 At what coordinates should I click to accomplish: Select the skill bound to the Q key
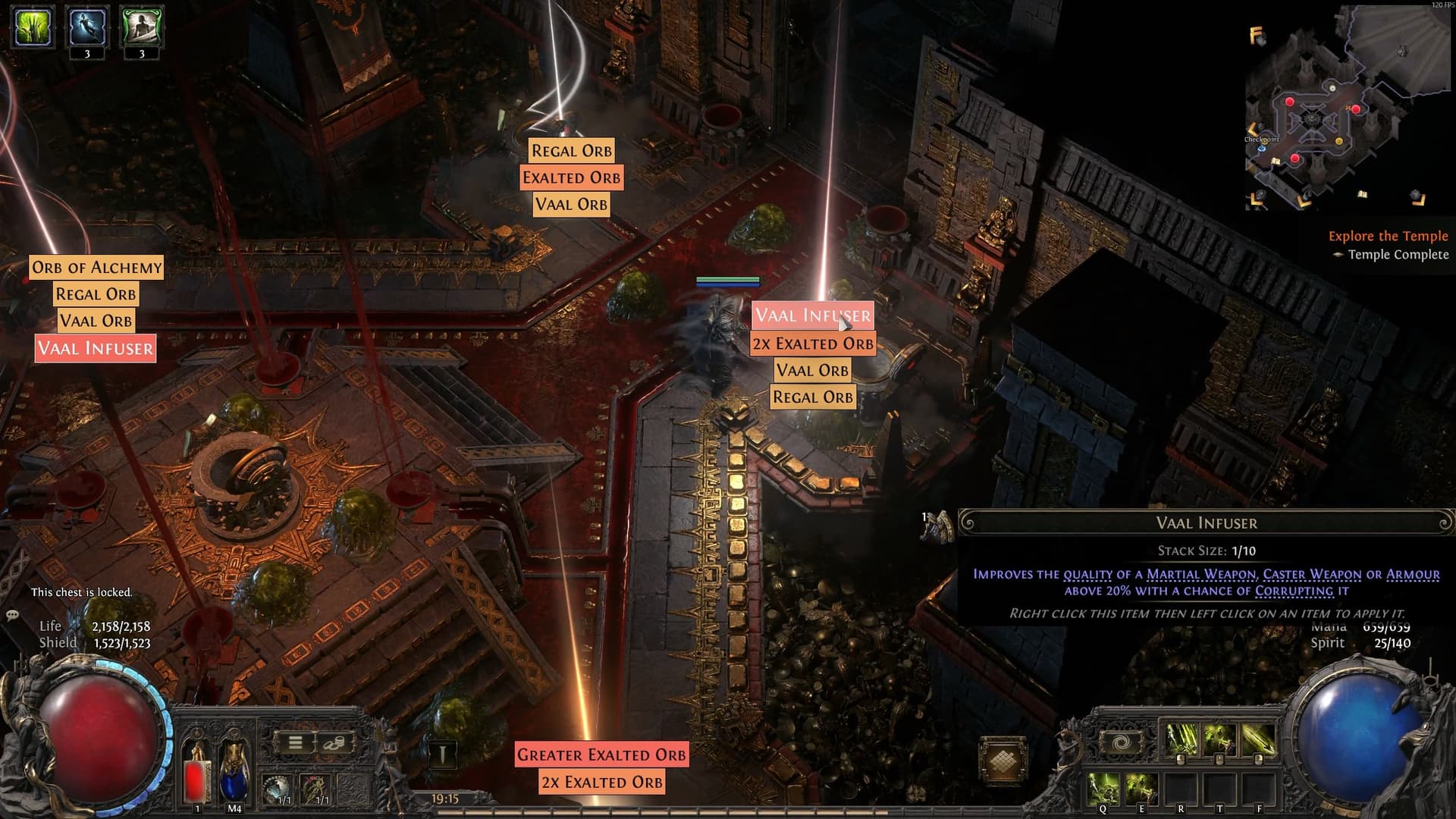pos(1103,787)
